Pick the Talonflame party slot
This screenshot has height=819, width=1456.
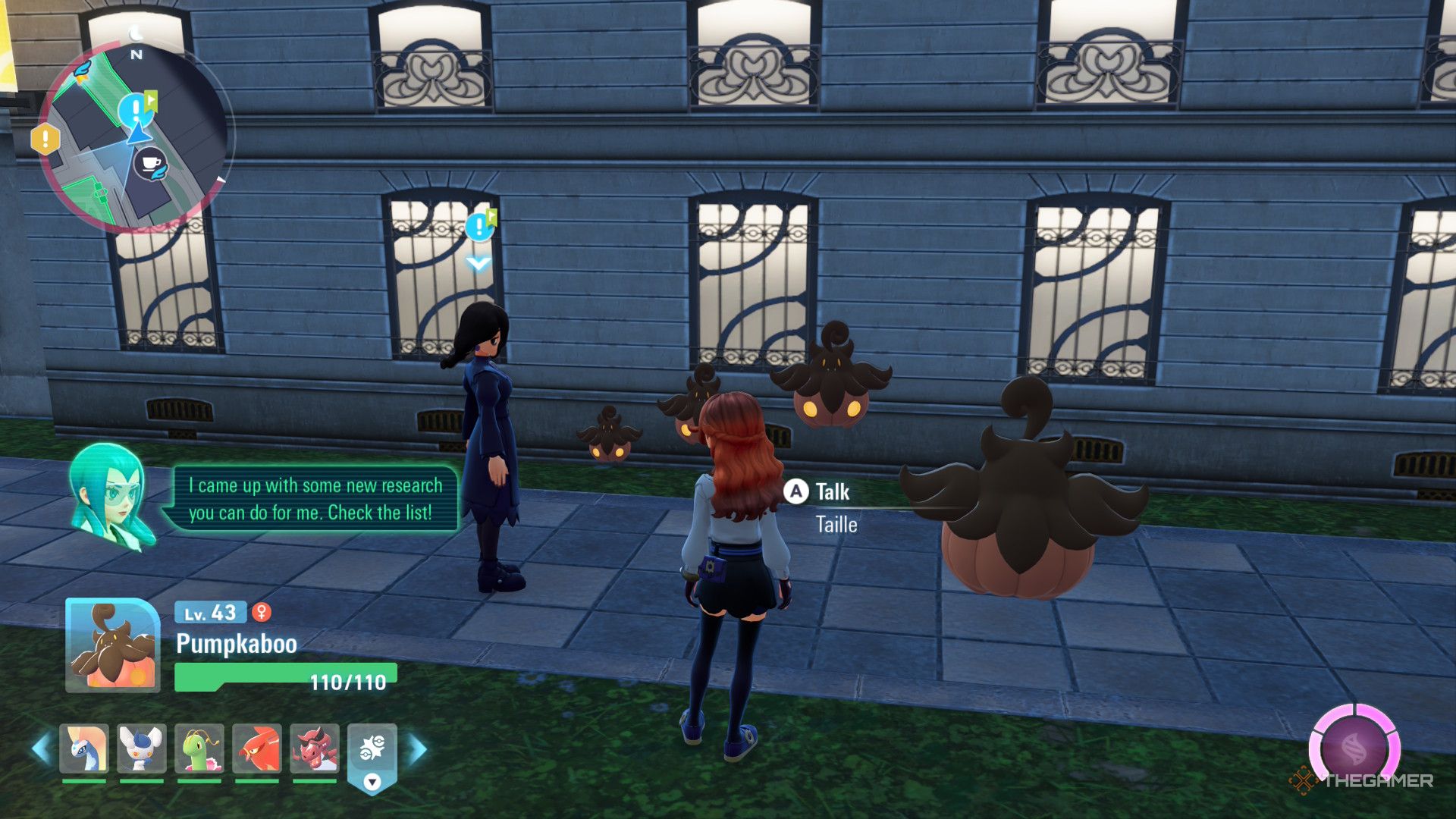257,748
